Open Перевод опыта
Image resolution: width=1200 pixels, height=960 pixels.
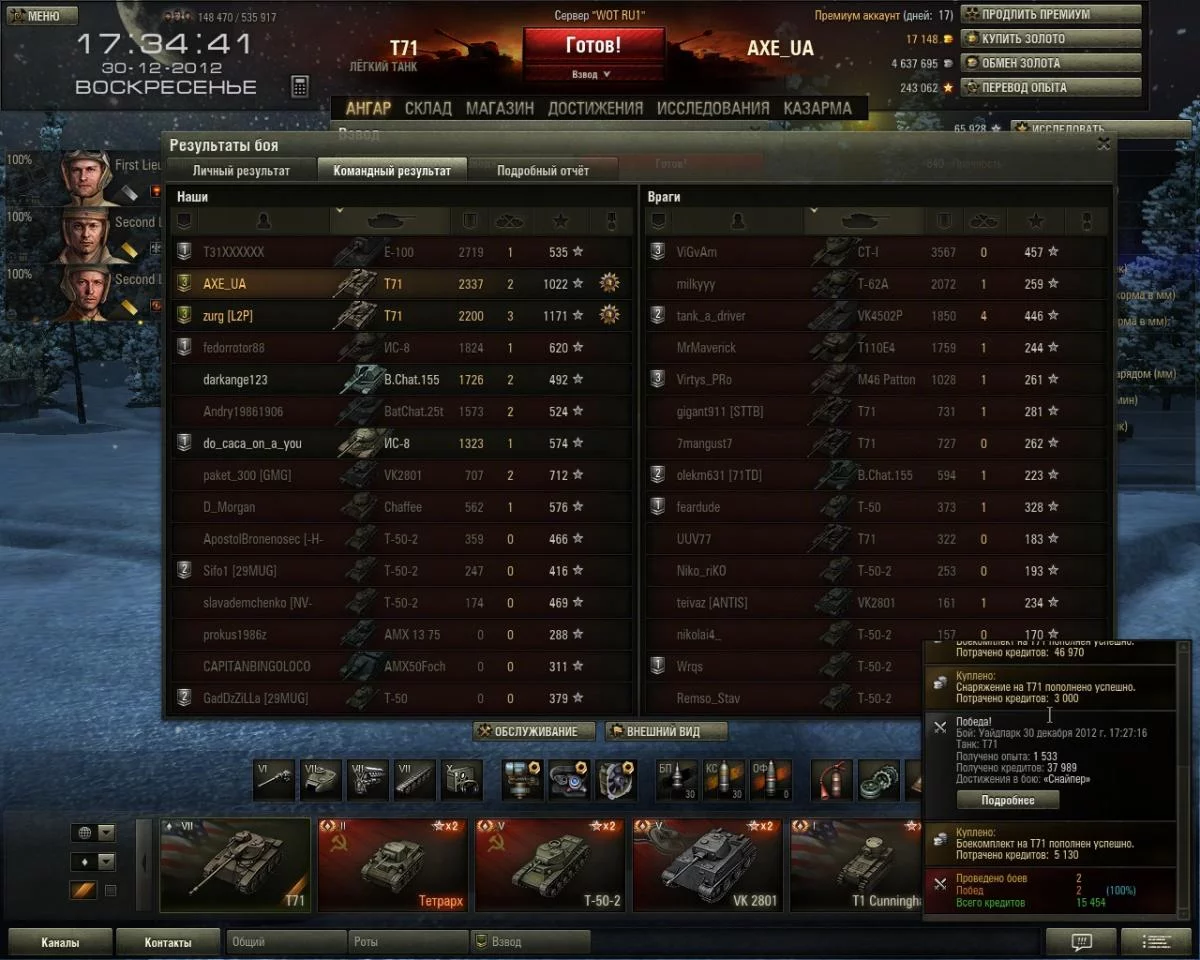pyautogui.click(x=1050, y=87)
